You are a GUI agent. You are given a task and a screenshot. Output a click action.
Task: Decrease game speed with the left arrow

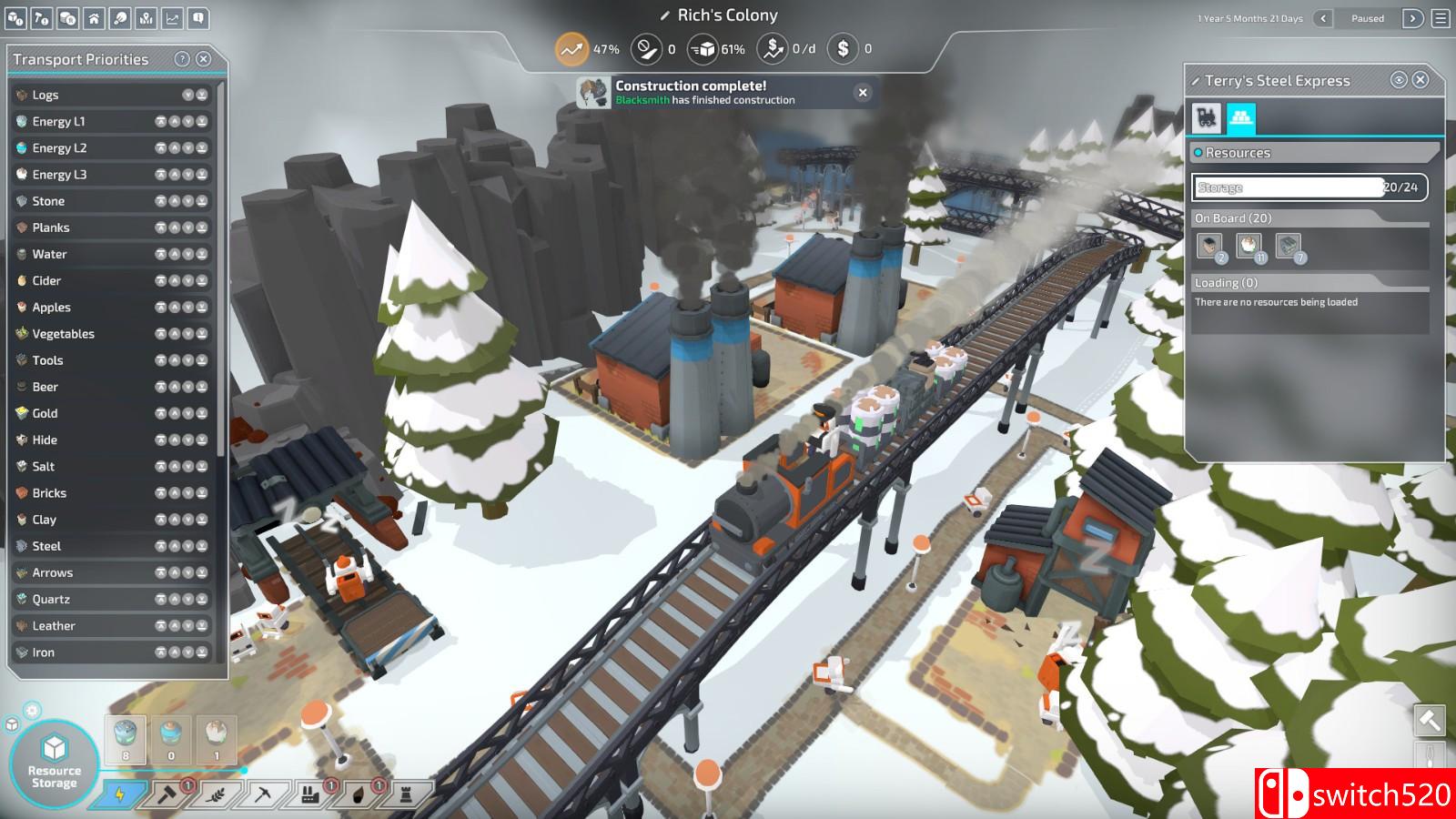1323,18
